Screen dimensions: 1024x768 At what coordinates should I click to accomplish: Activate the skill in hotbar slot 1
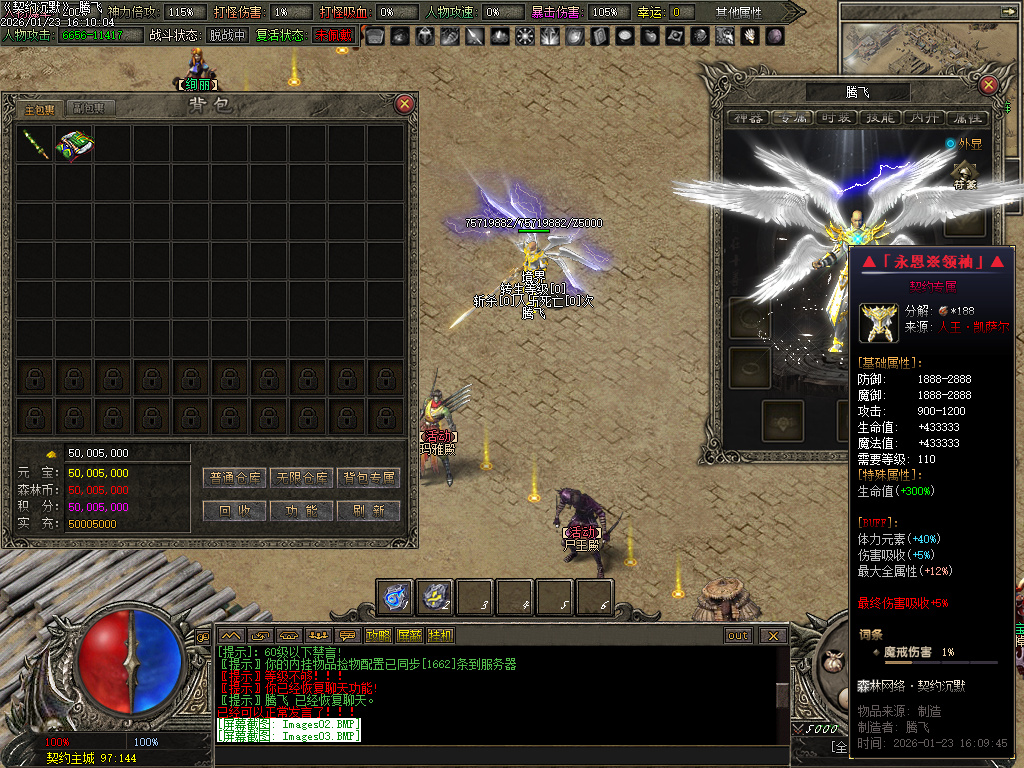[395, 597]
